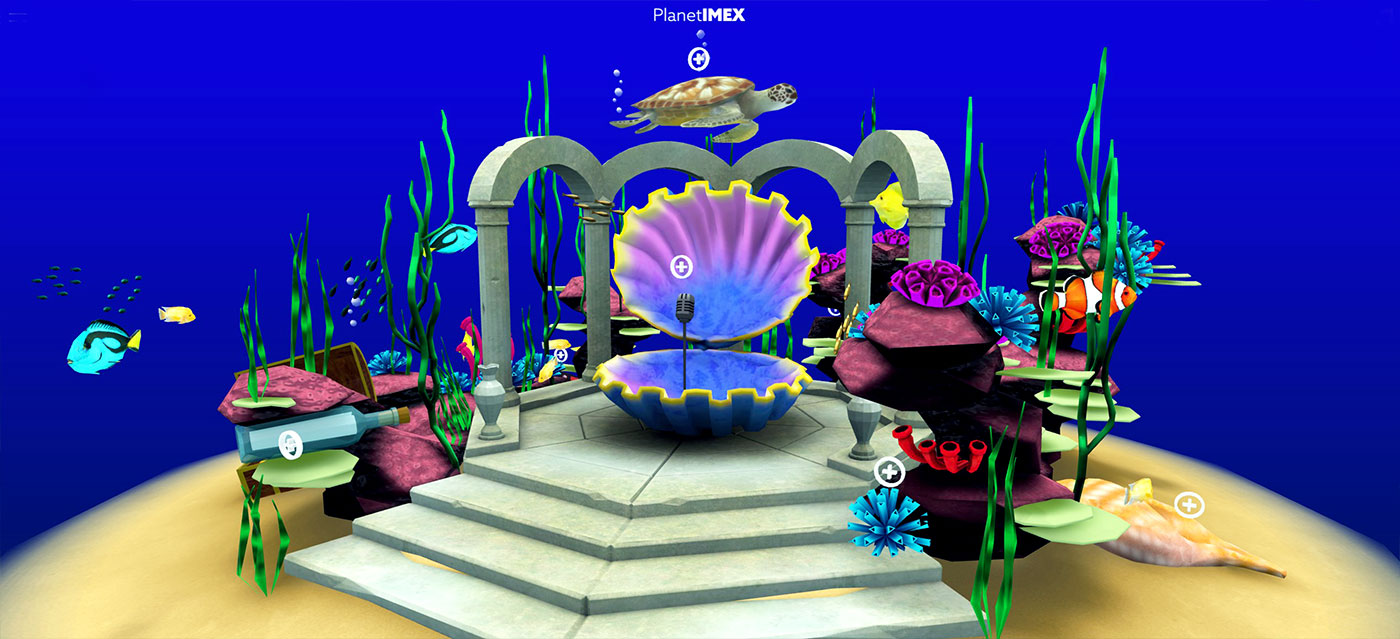Activate the plus hotspot on the glass bottle
This screenshot has width=1400, height=639.
click(289, 443)
